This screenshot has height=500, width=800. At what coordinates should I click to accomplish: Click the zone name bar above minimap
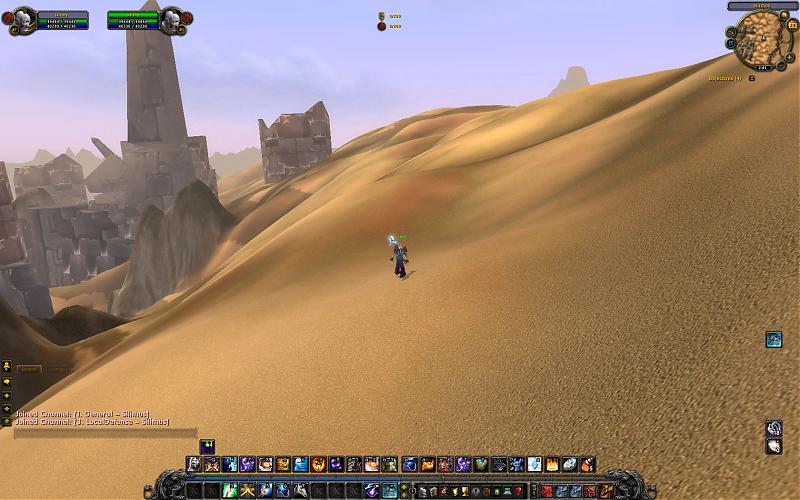click(x=762, y=5)
